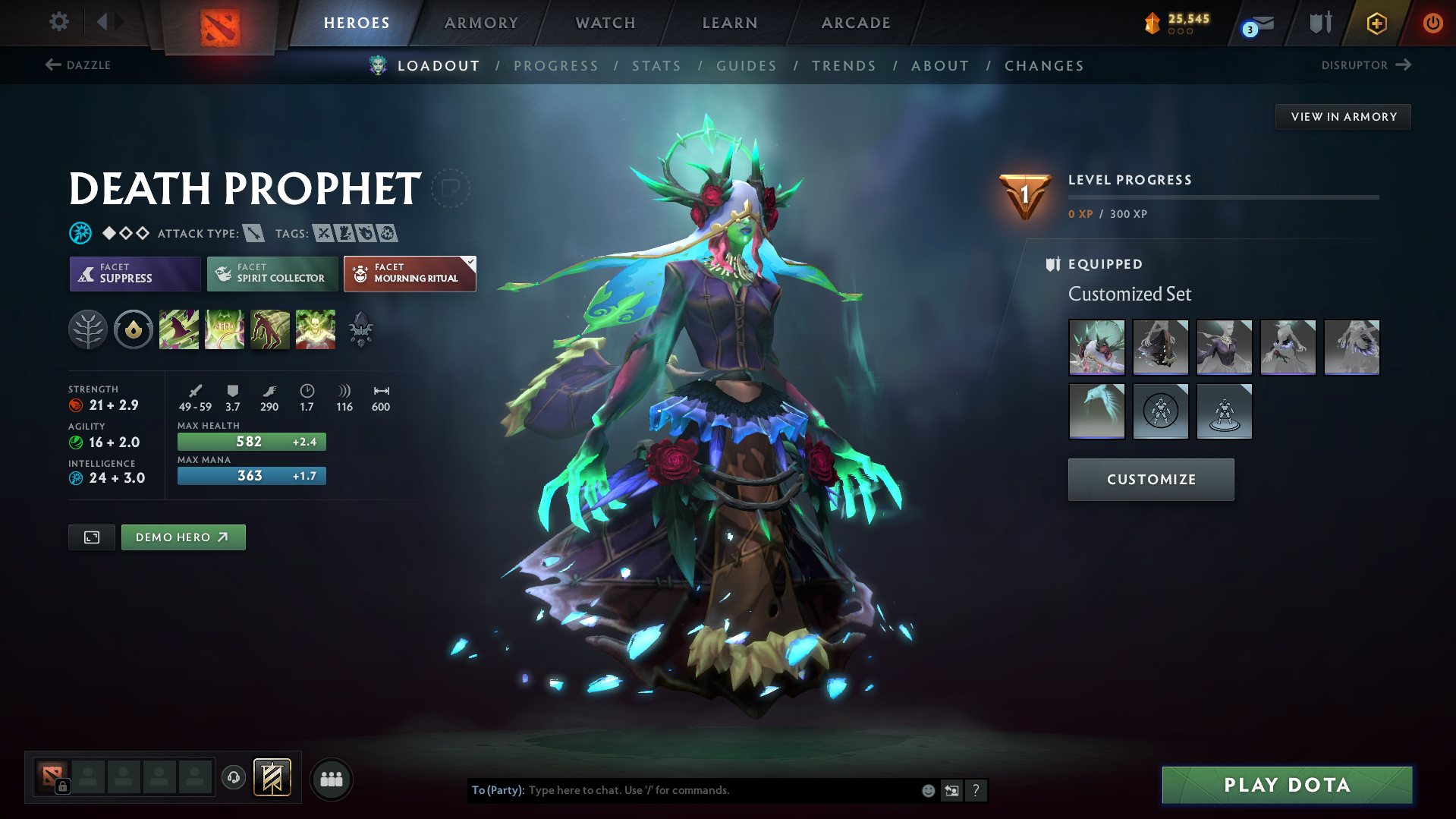Image resolution: width=1456 pixels, height=819 pixels.
Task: Switch to the ARCADE tab
Action: point(855,22)
